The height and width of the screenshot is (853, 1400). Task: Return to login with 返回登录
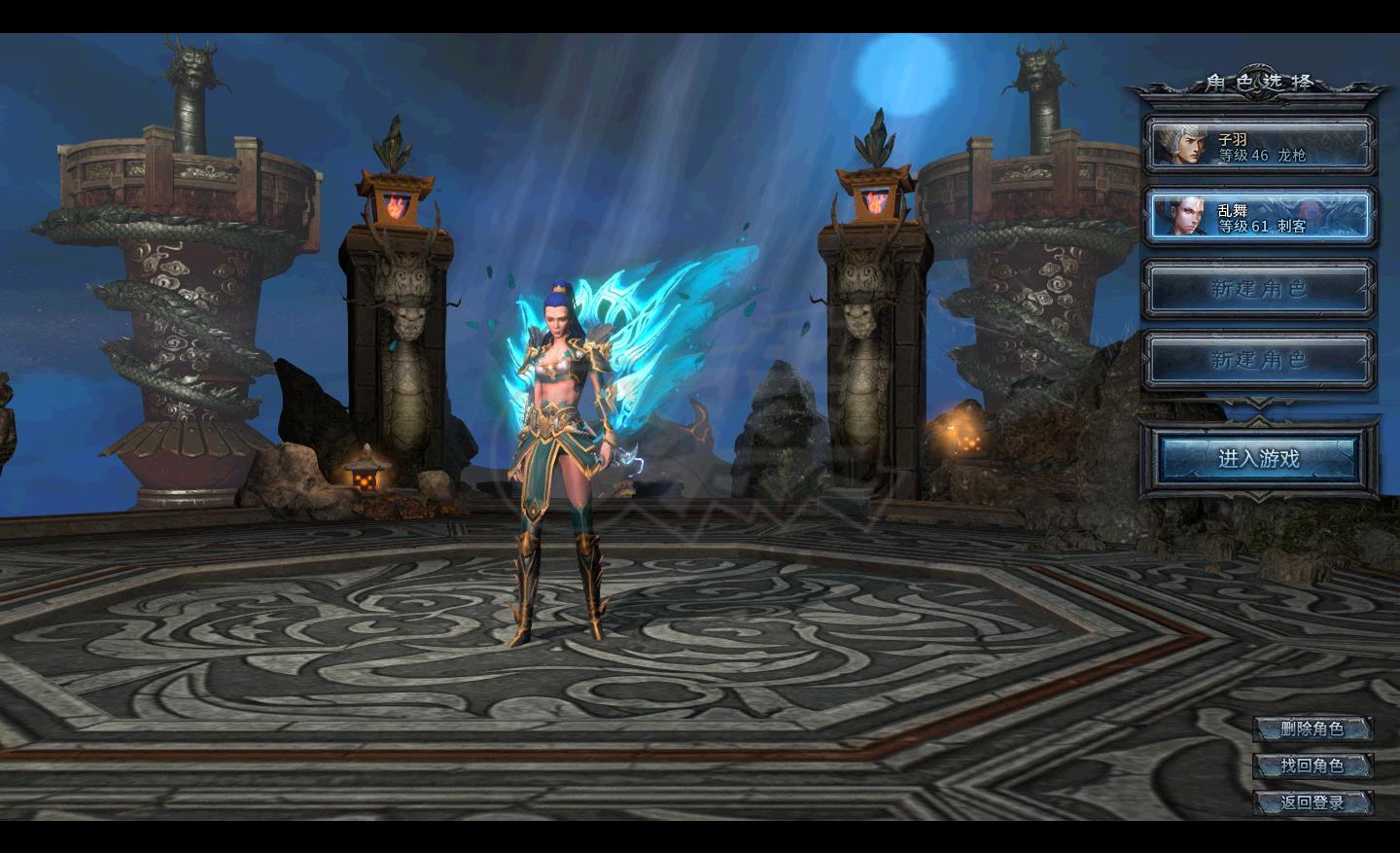[x=1312, y=802]
